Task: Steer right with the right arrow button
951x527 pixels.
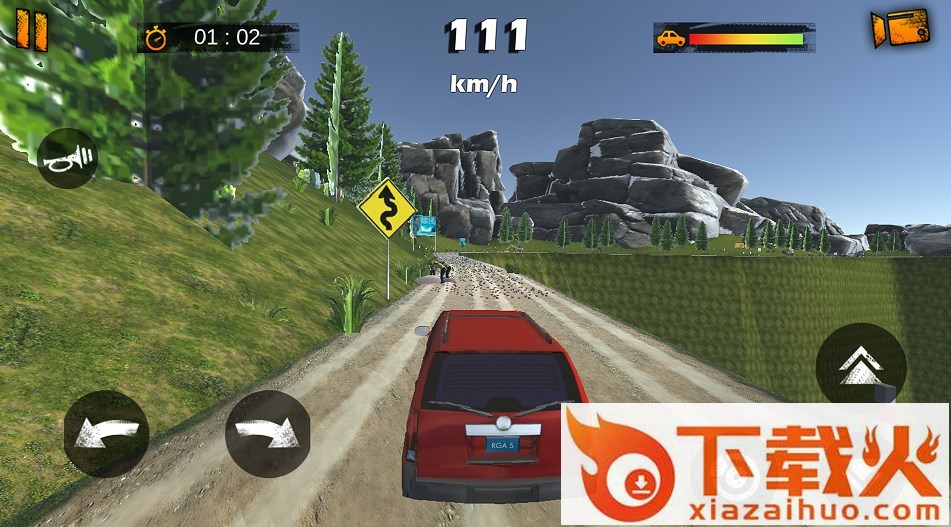Action: point(267,433)
